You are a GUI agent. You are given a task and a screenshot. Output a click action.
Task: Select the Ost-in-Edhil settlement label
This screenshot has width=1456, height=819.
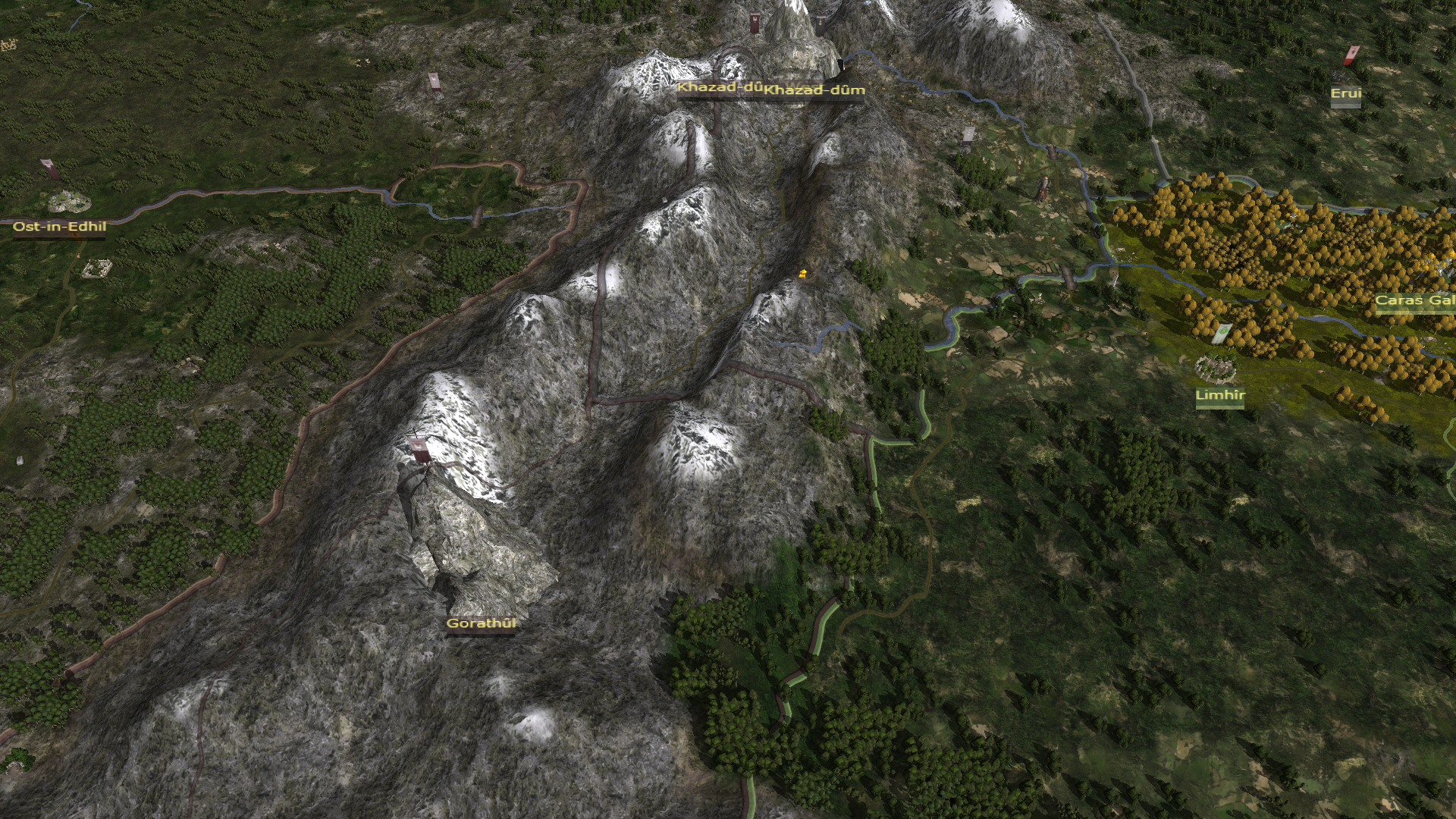click(59, 227)
